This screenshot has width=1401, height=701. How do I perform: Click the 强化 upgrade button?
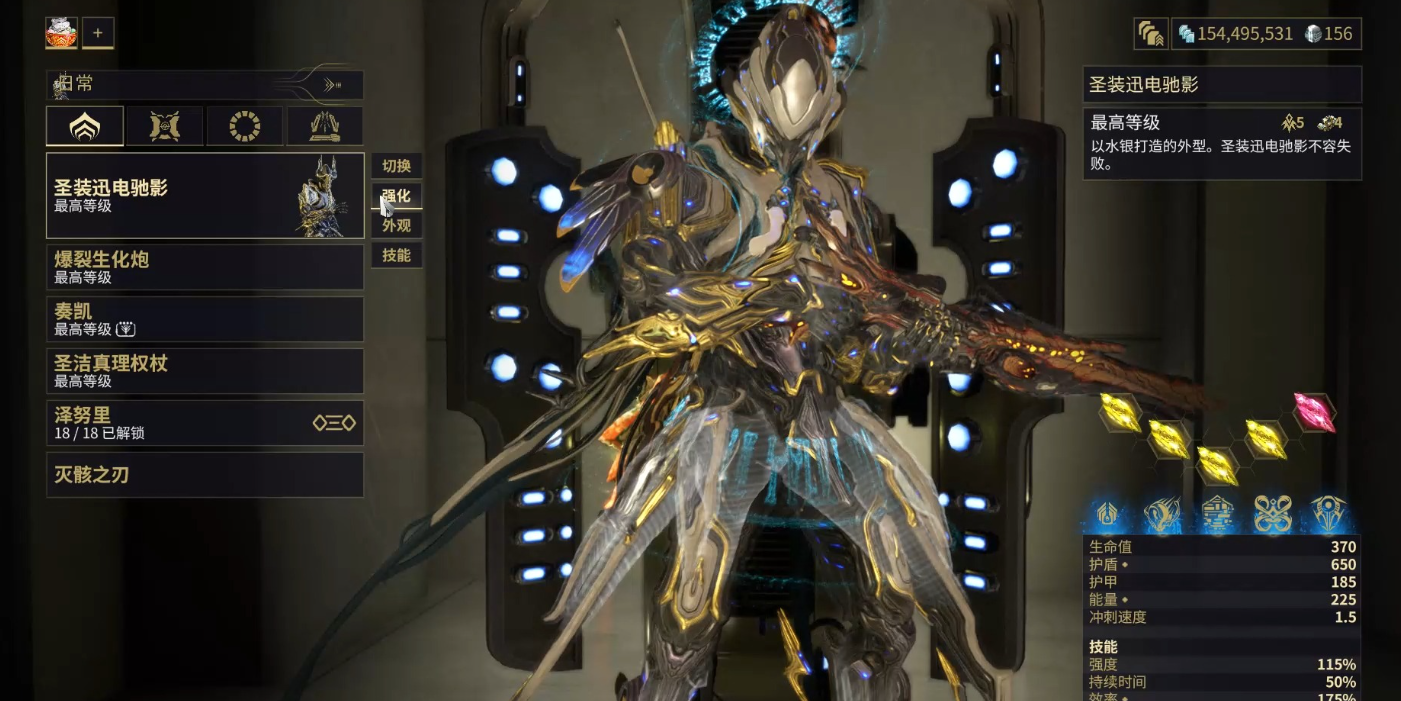click(x=397, y=195)
